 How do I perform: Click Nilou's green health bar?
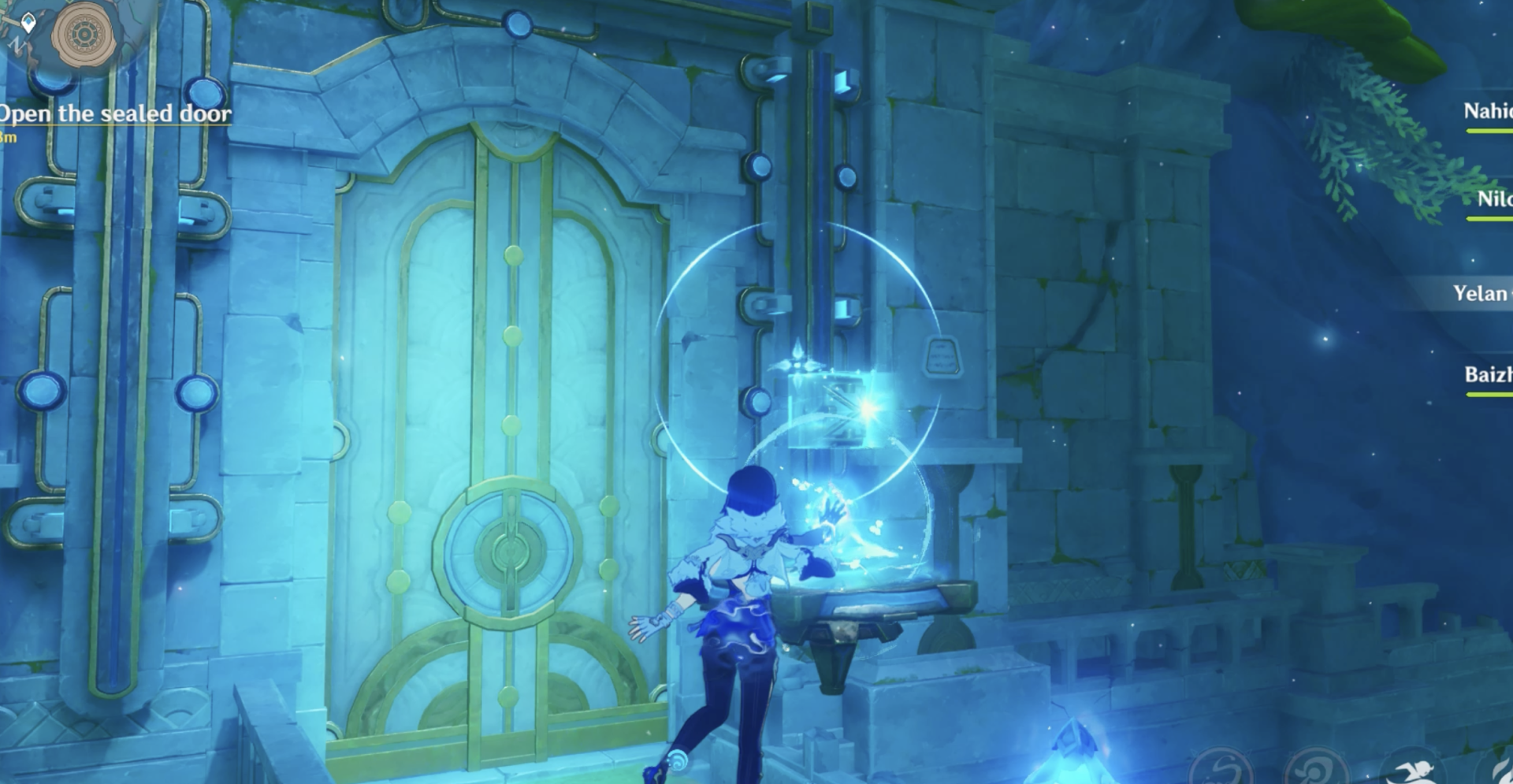point(1489,218)
